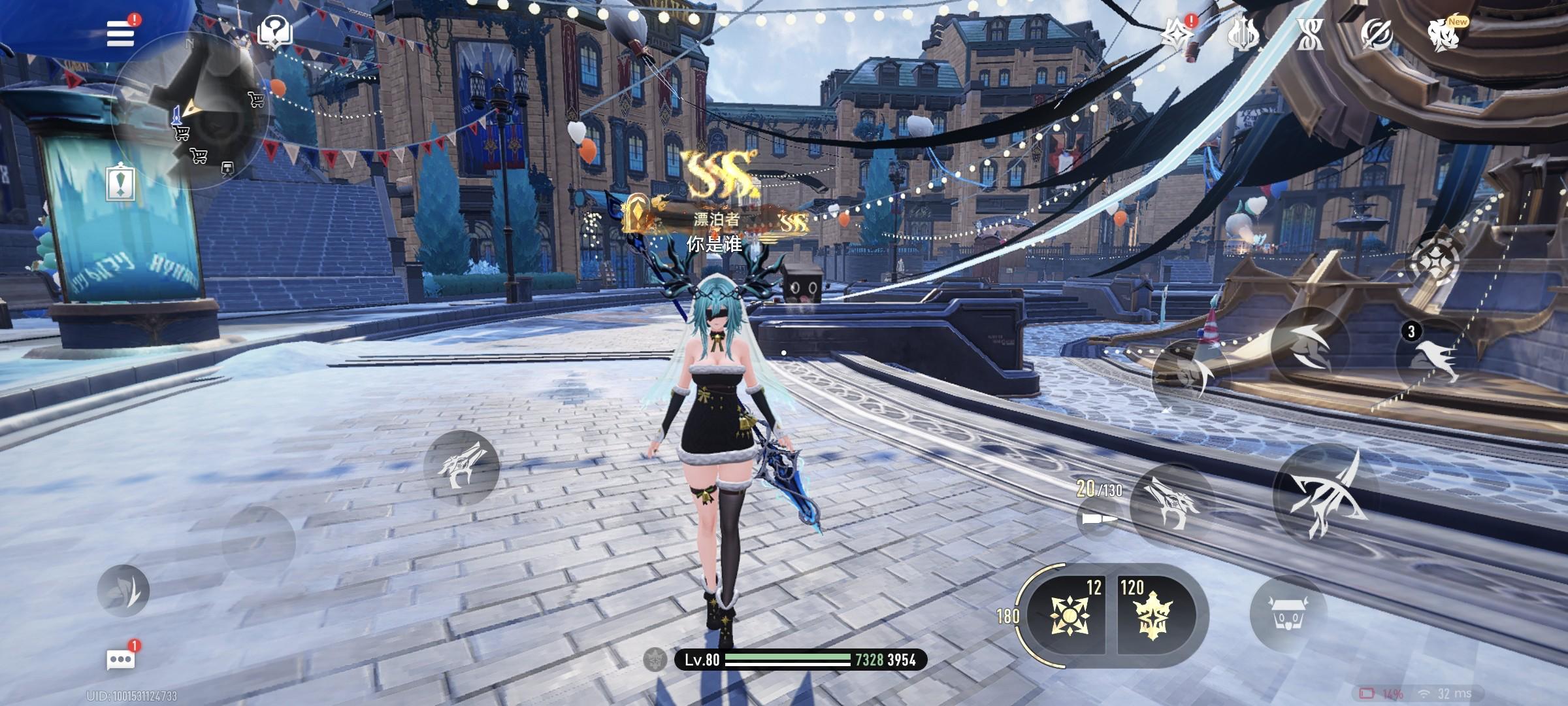
Task: Open the hourglass-shaped top bar icon
Action: click(x=1311, y=34)
